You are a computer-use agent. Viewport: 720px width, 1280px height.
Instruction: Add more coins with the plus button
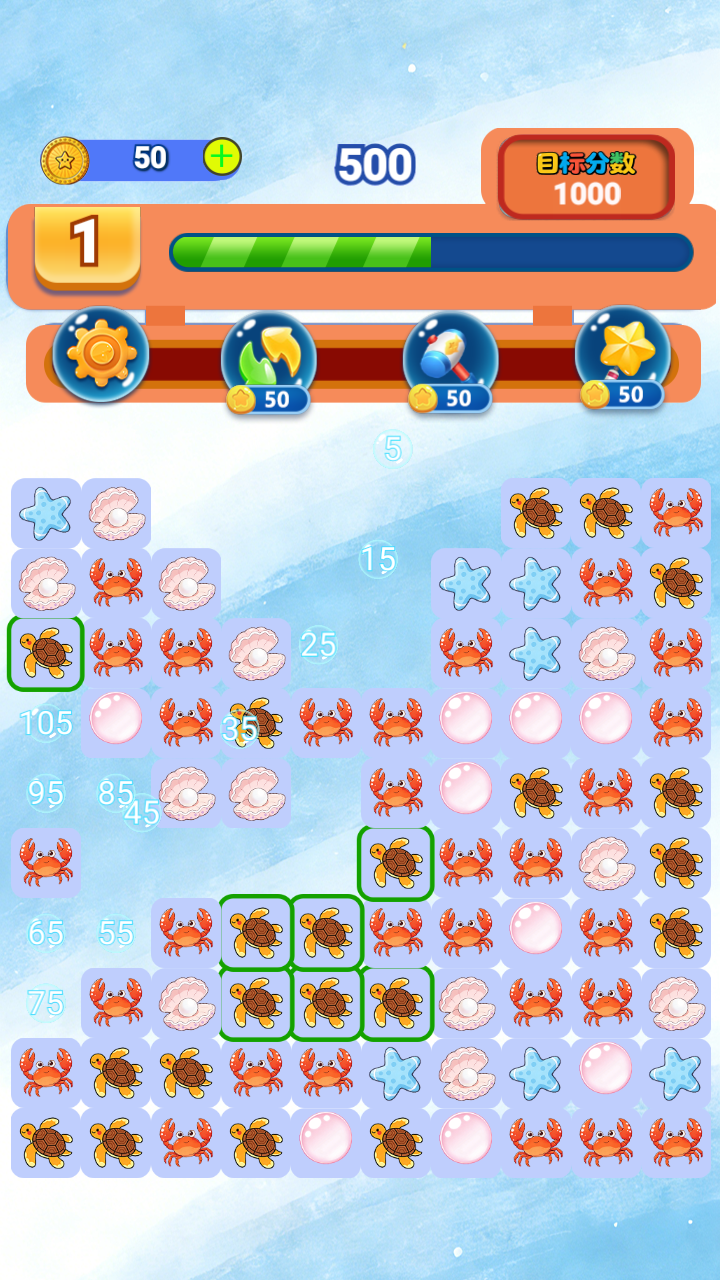(222, 157)
